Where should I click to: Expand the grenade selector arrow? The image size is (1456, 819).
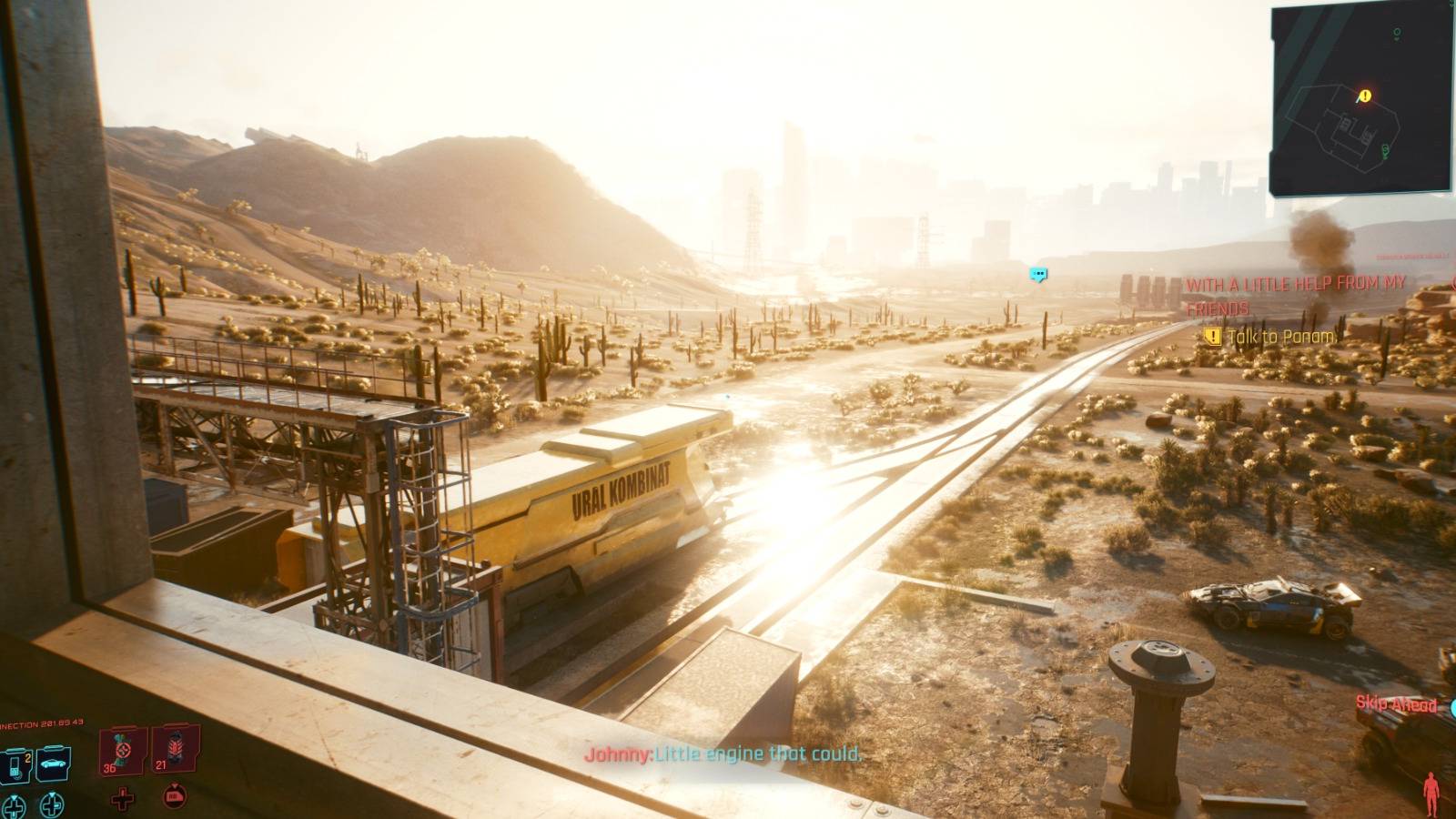tap(175, 787)
